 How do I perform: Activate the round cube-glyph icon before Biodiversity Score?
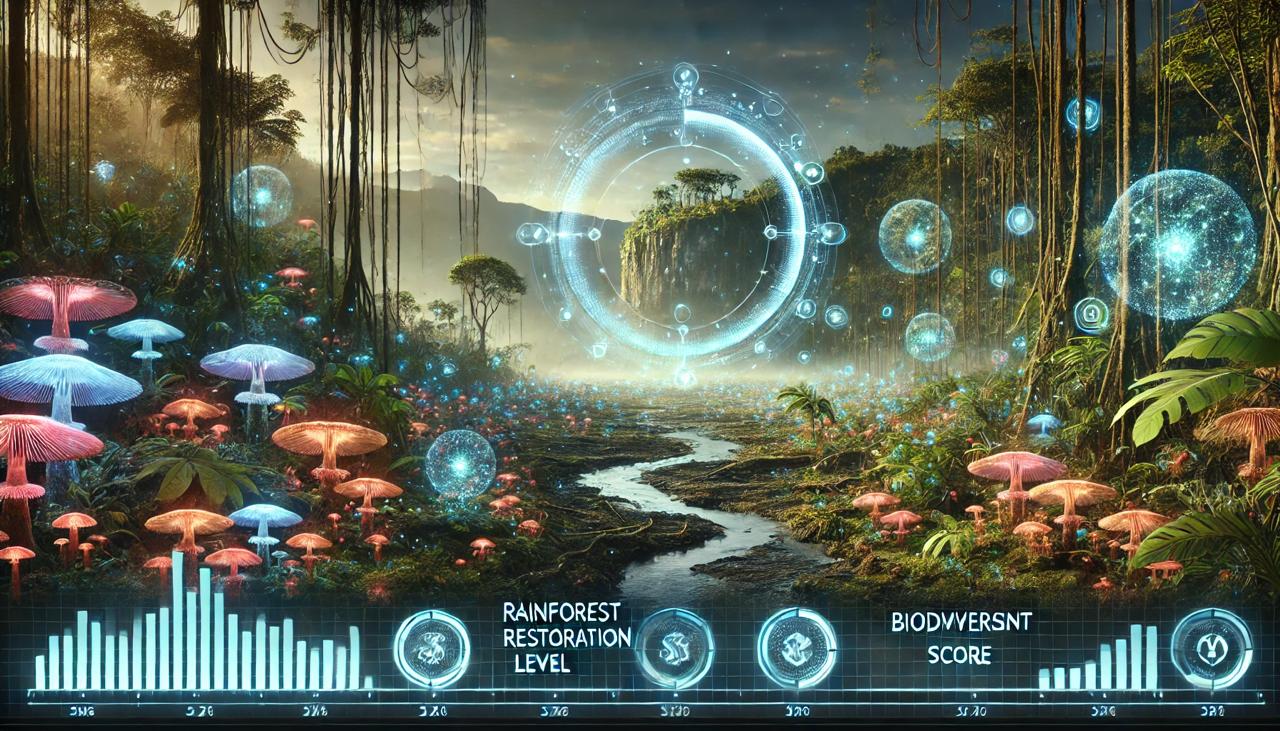pos(797,648)
